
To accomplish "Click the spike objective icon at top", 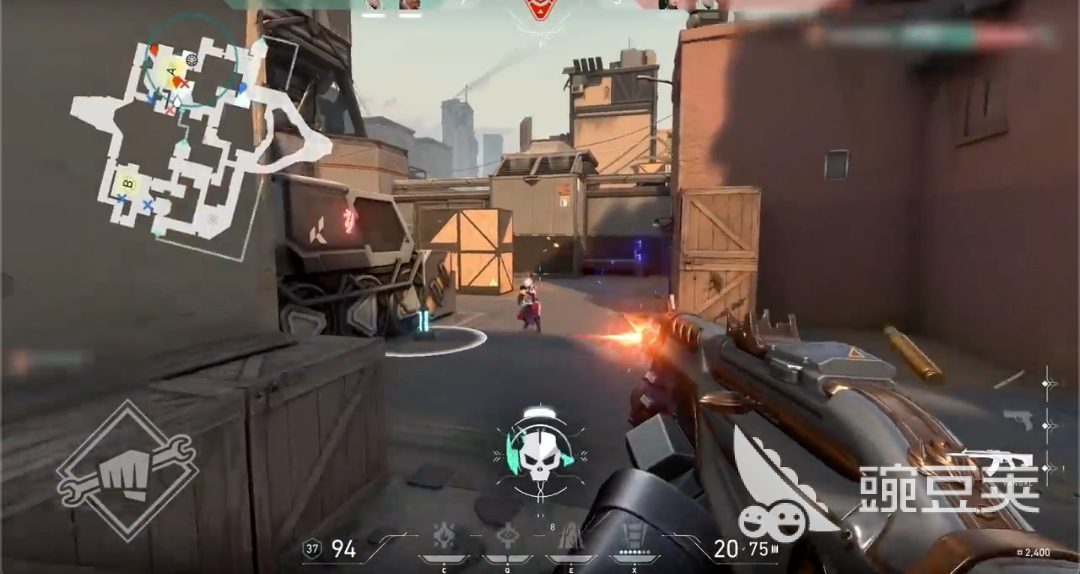I will (x=540, y=10).
